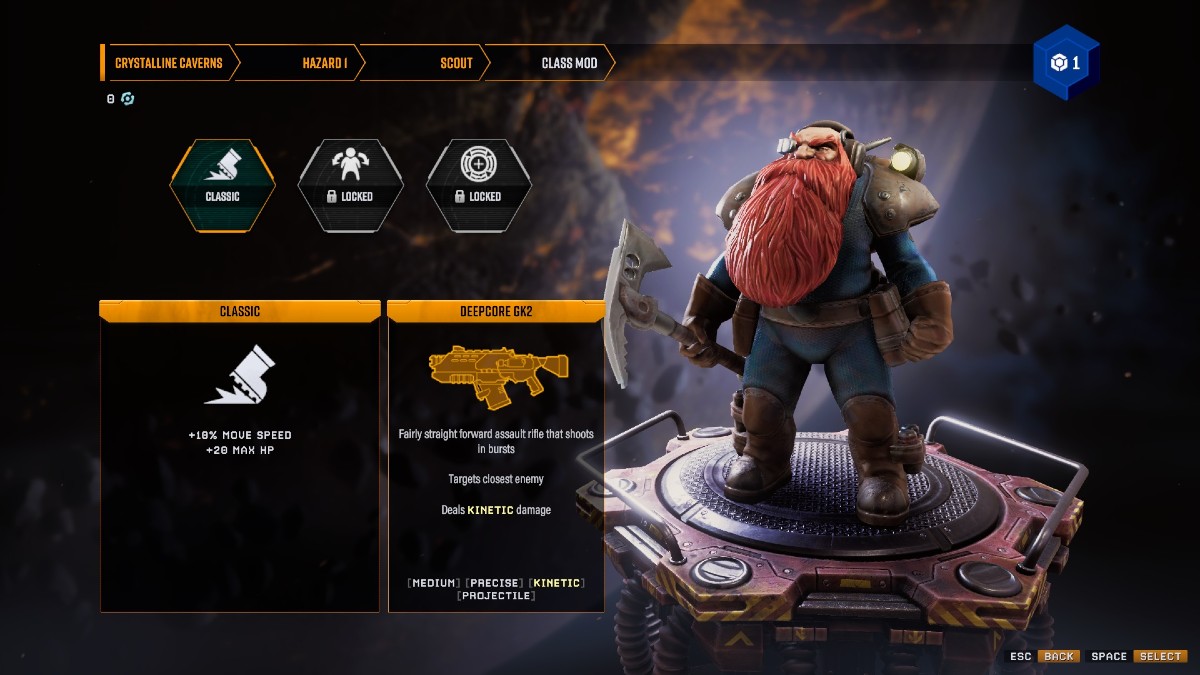Select the locked strong-dwarf class mod
The height and width of the screenshot is (675, 1200).
pos(350,185)
